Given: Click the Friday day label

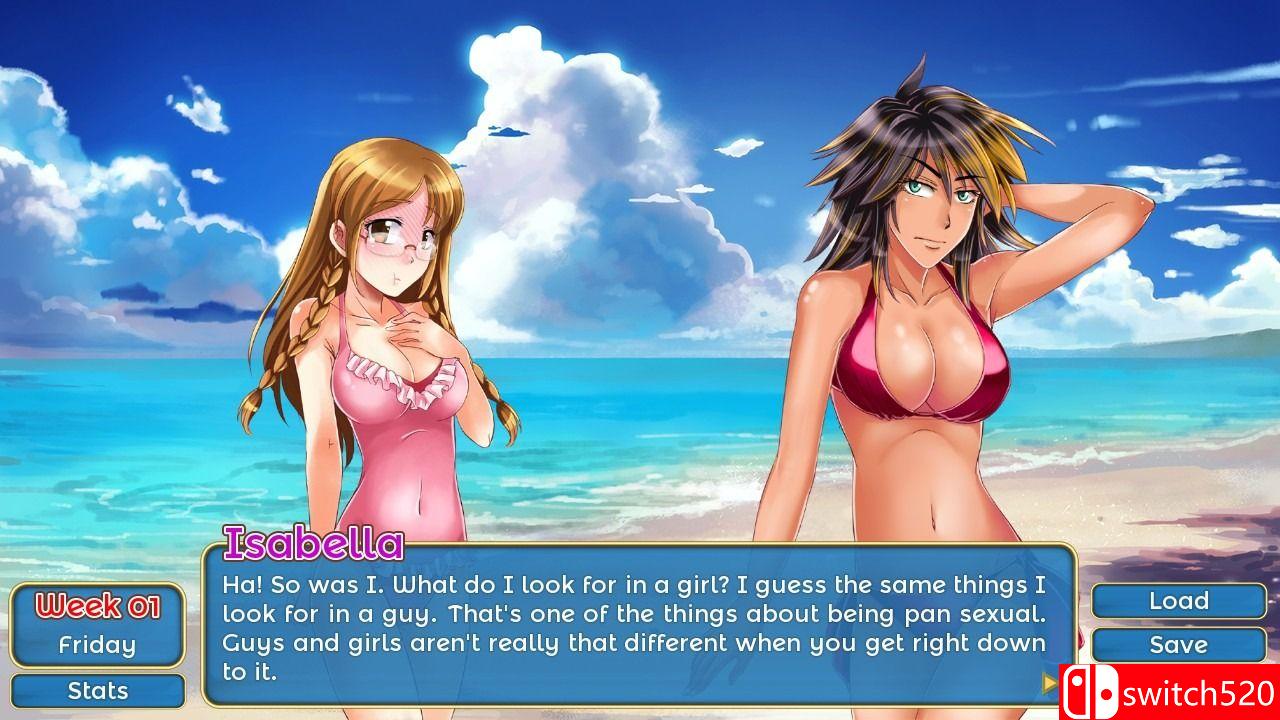Looking at the screenshot, I should 96,645.
